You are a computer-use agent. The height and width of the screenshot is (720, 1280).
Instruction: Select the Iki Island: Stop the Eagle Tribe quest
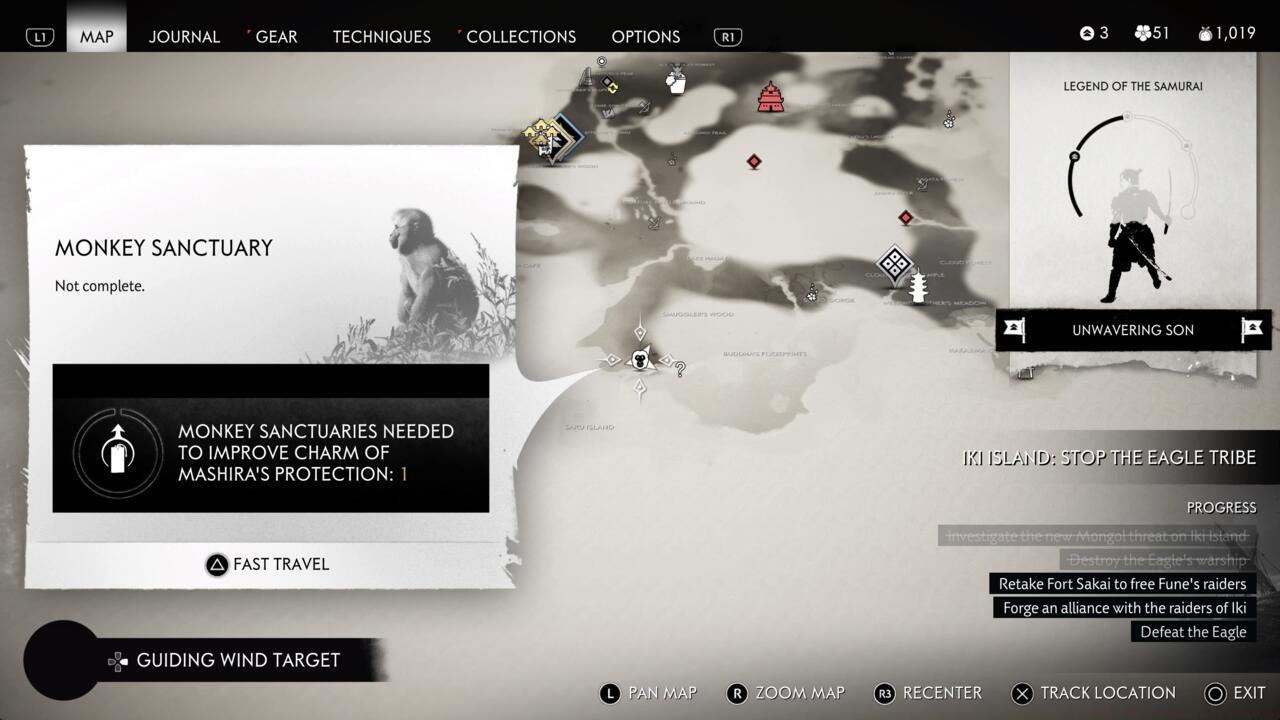(1108, 457)
